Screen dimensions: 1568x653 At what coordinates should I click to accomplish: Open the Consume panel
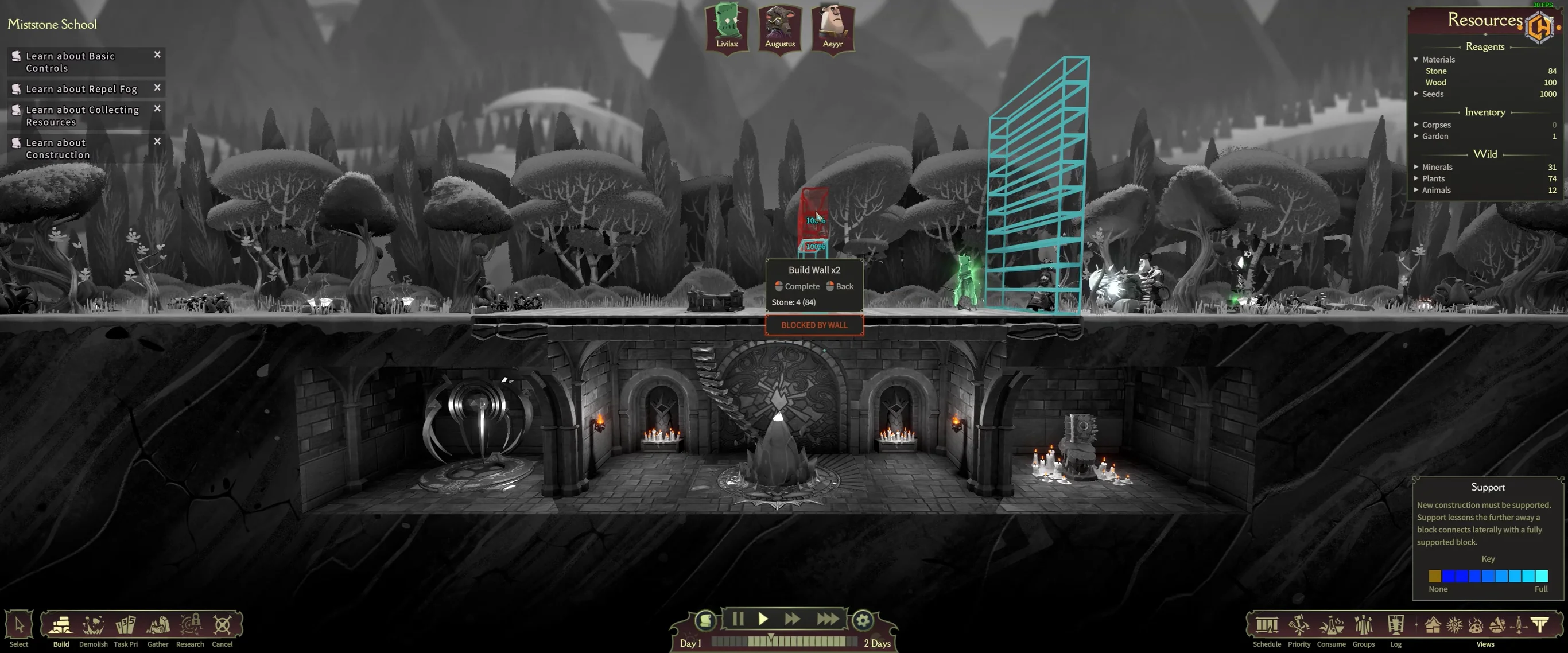pyautogui.click(x=1331, y=625)
